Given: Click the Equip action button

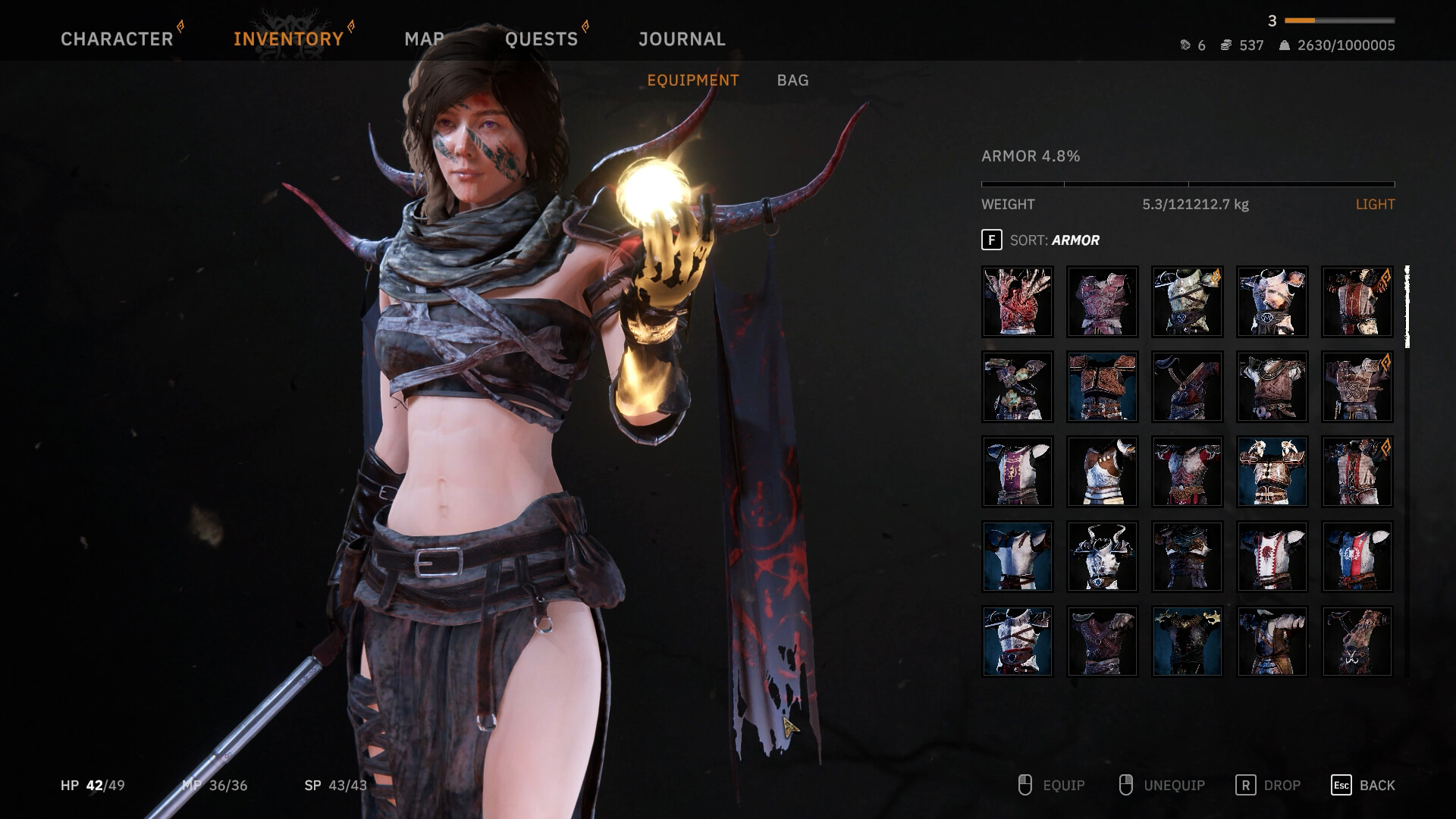Looking at the screenshot, I should coord(1052,786).
